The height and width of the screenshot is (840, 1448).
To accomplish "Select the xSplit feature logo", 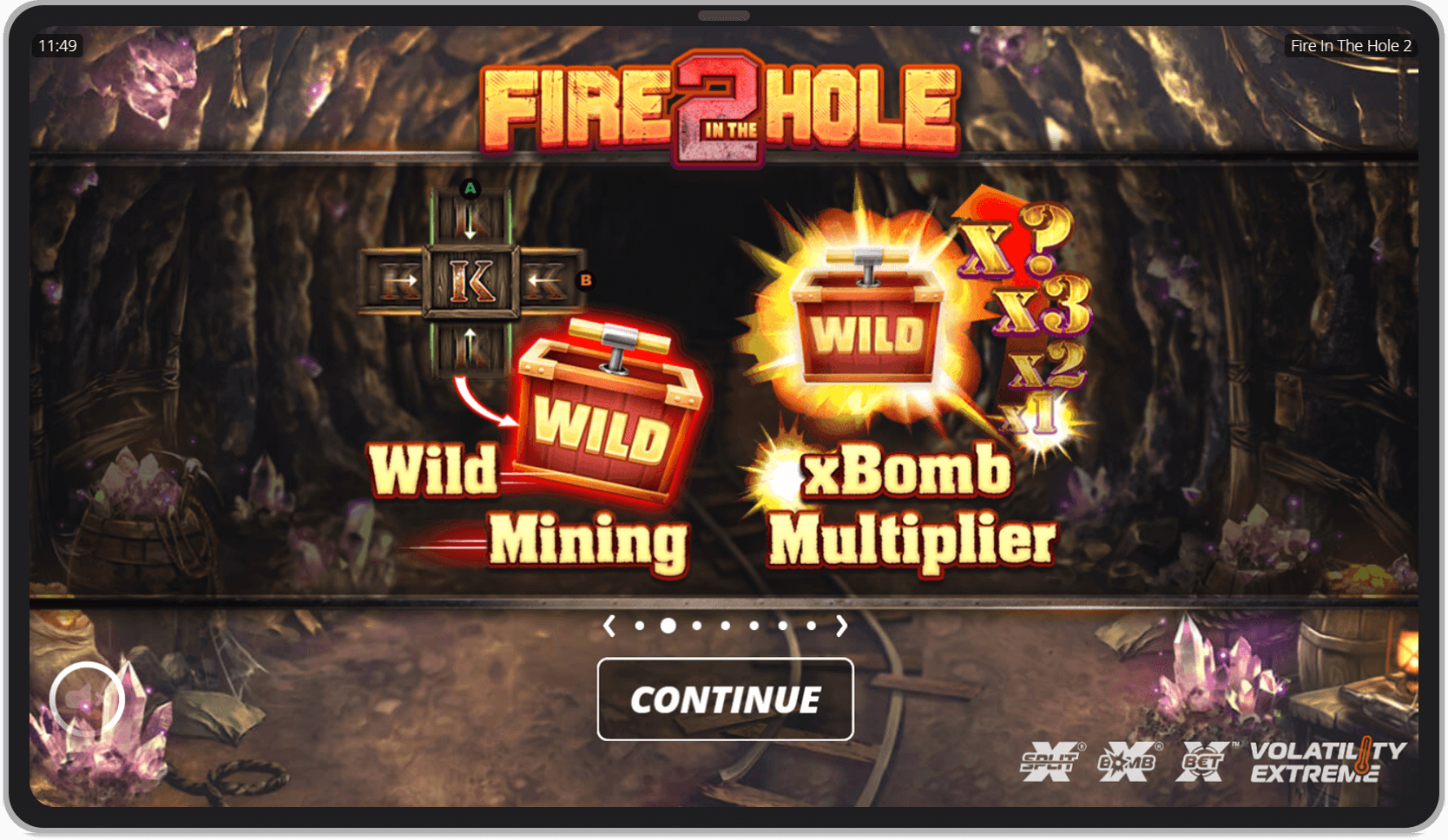I will (1050, 762).
